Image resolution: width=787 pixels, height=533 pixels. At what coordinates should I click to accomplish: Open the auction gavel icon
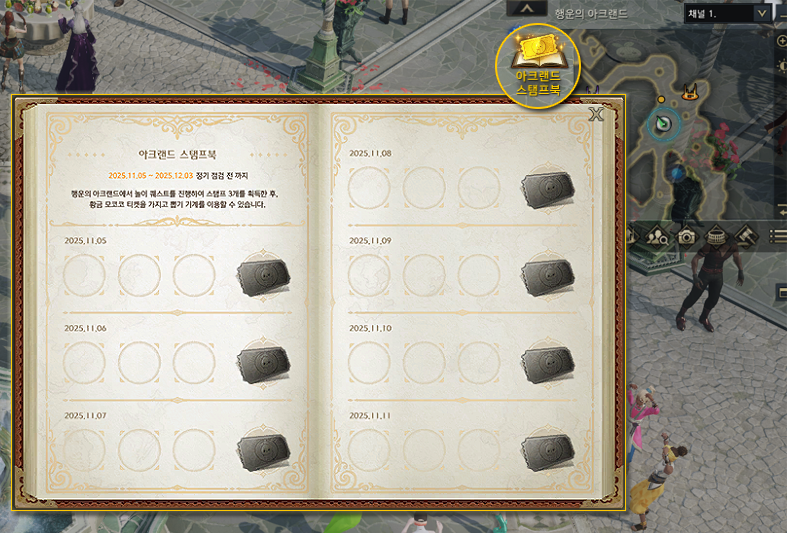747,237
